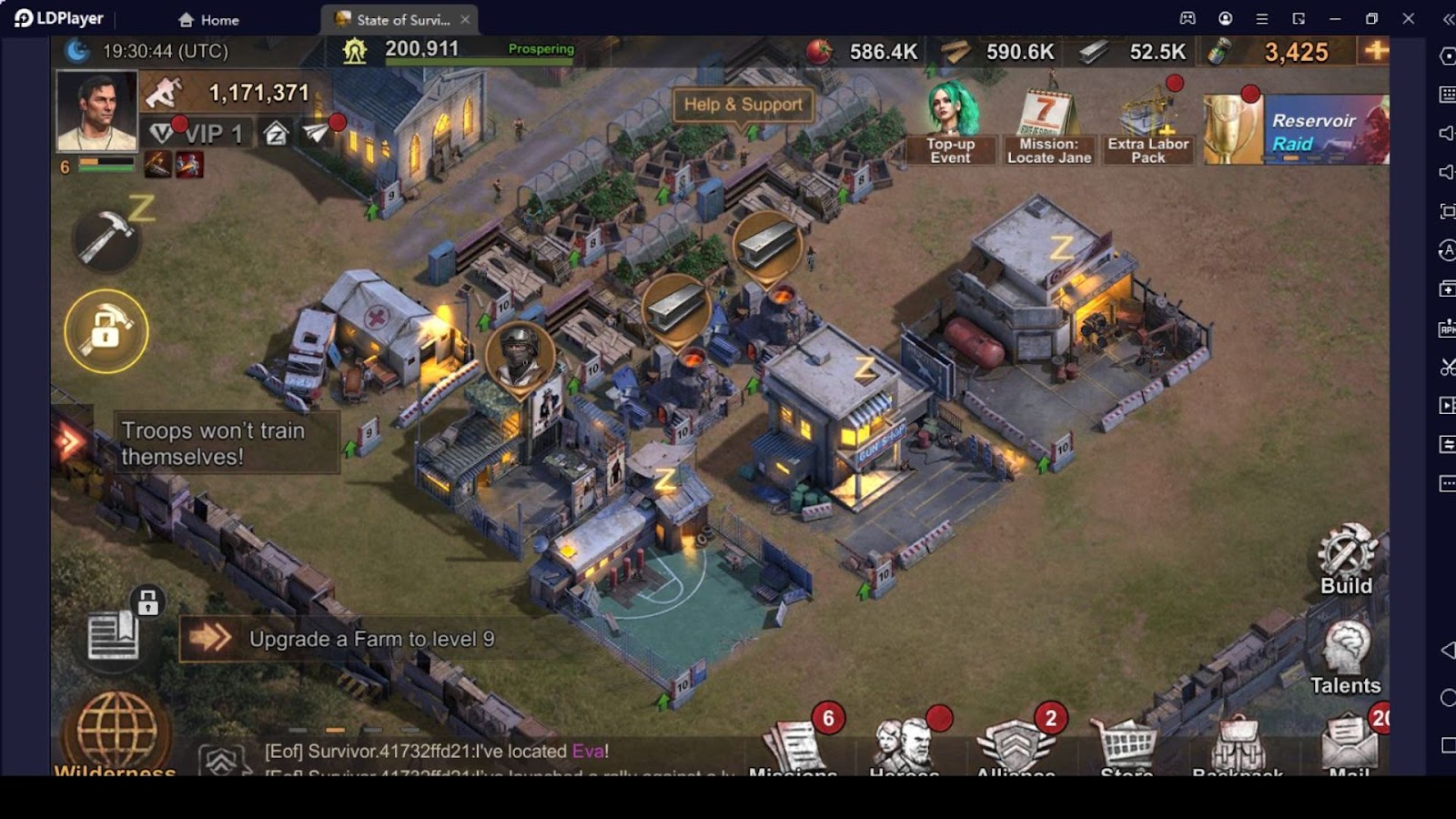Add more biocaps with plus button

tap(1375, 51)
